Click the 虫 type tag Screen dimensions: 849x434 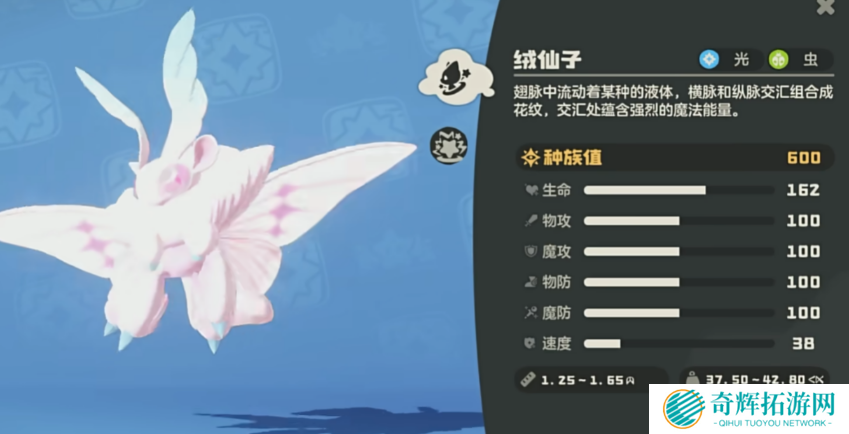click(798, 60)
